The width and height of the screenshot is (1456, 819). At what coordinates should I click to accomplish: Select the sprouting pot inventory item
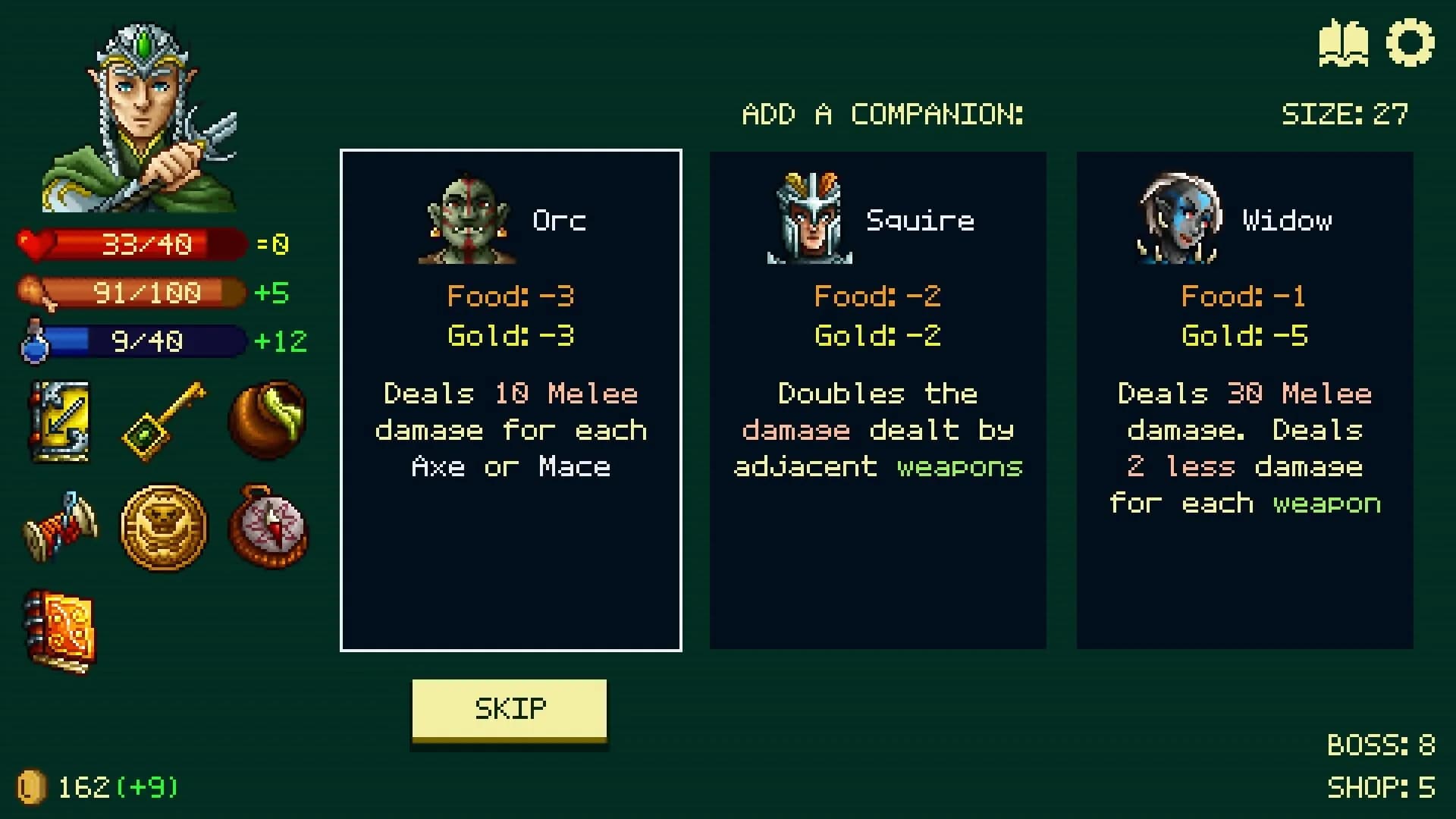(x=267, y=421)
